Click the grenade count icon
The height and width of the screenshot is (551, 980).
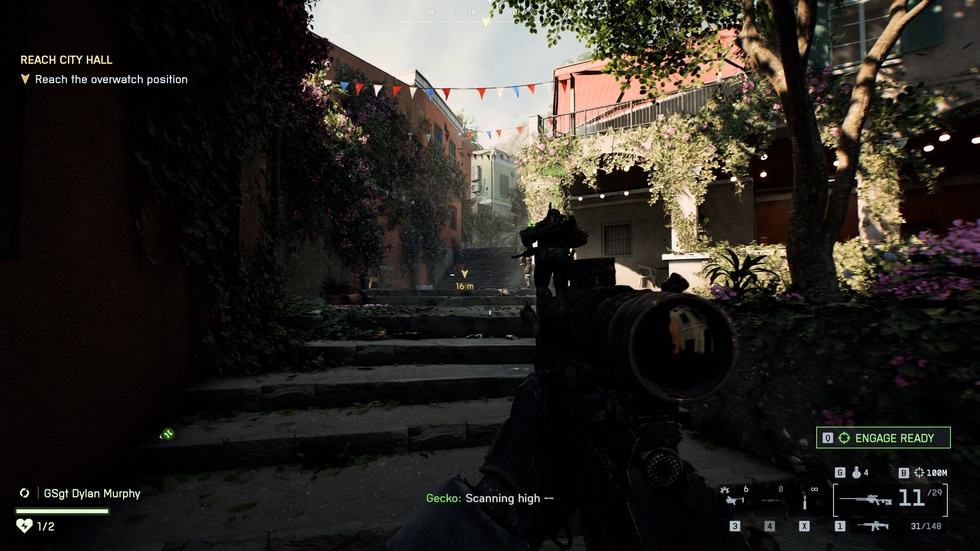853,473
